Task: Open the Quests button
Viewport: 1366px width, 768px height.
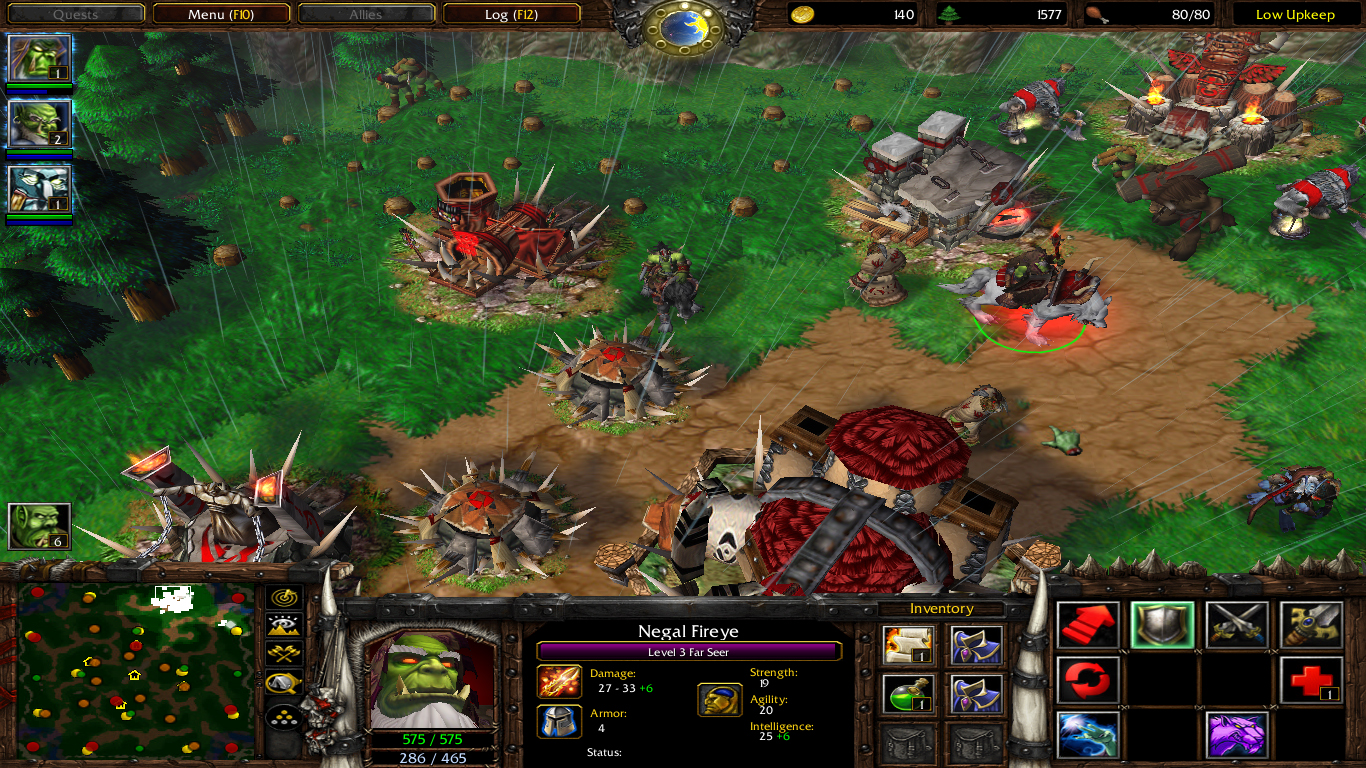Action: click(75, 14)
